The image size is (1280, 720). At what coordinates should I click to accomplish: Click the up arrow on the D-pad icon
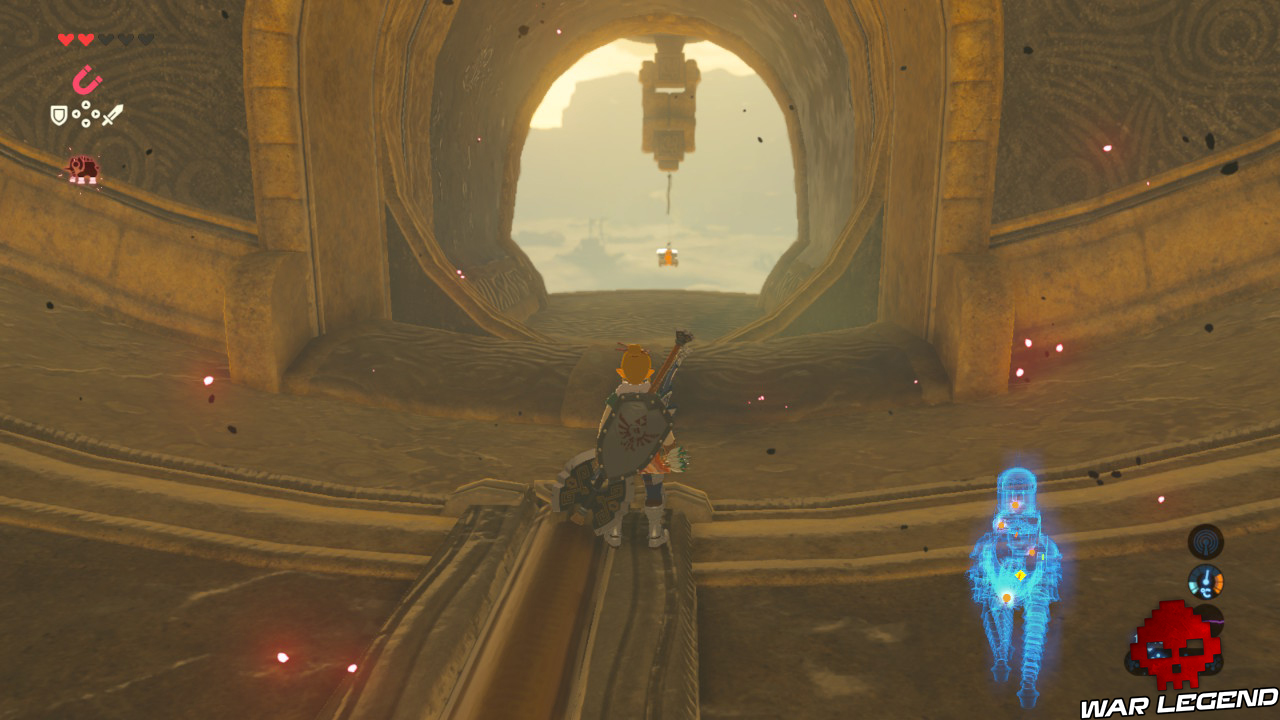[x=86, y=104]
